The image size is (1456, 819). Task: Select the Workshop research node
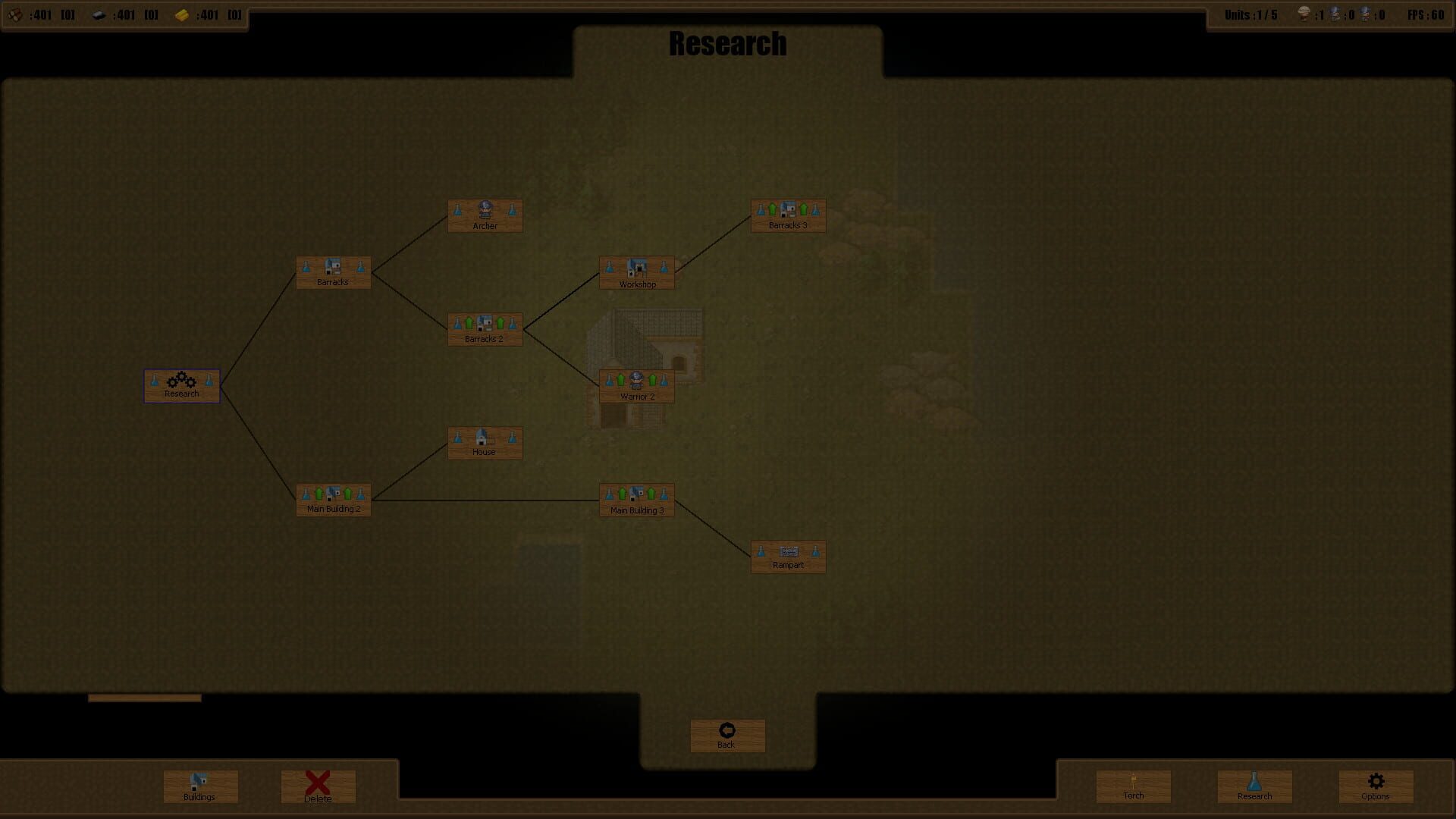coord(636,272)
